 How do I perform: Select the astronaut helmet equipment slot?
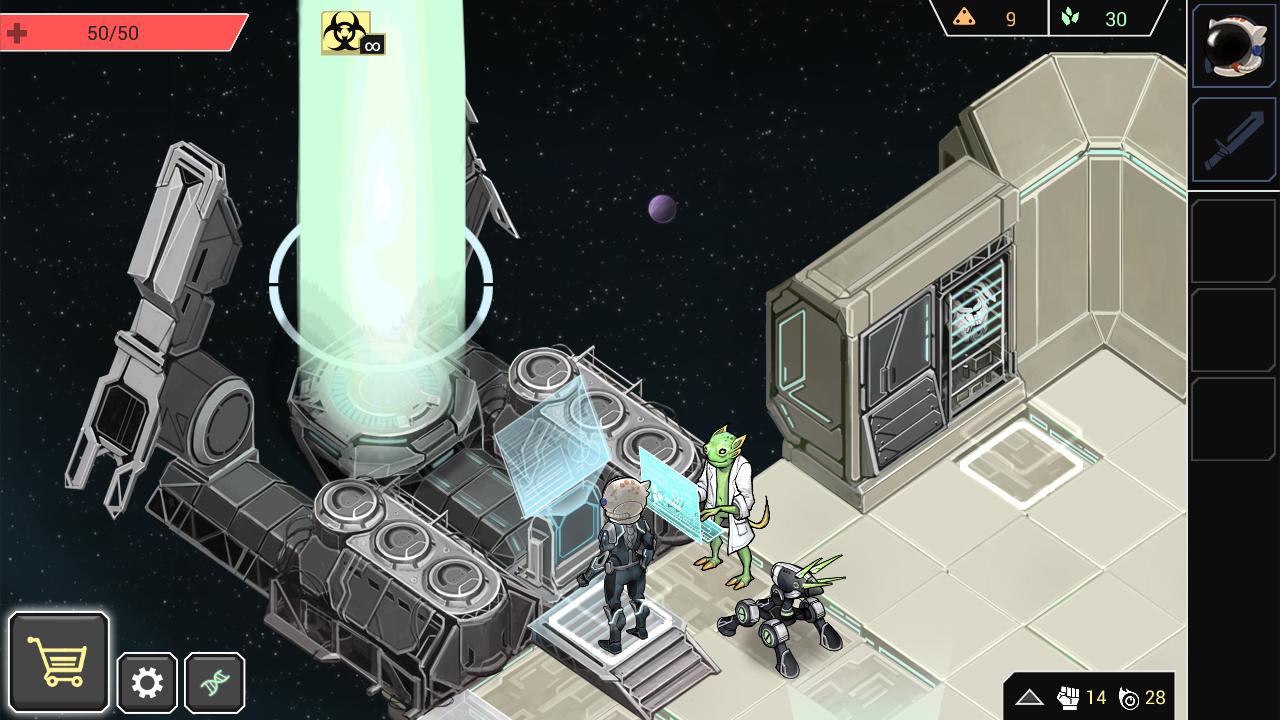click(1234, 45)
